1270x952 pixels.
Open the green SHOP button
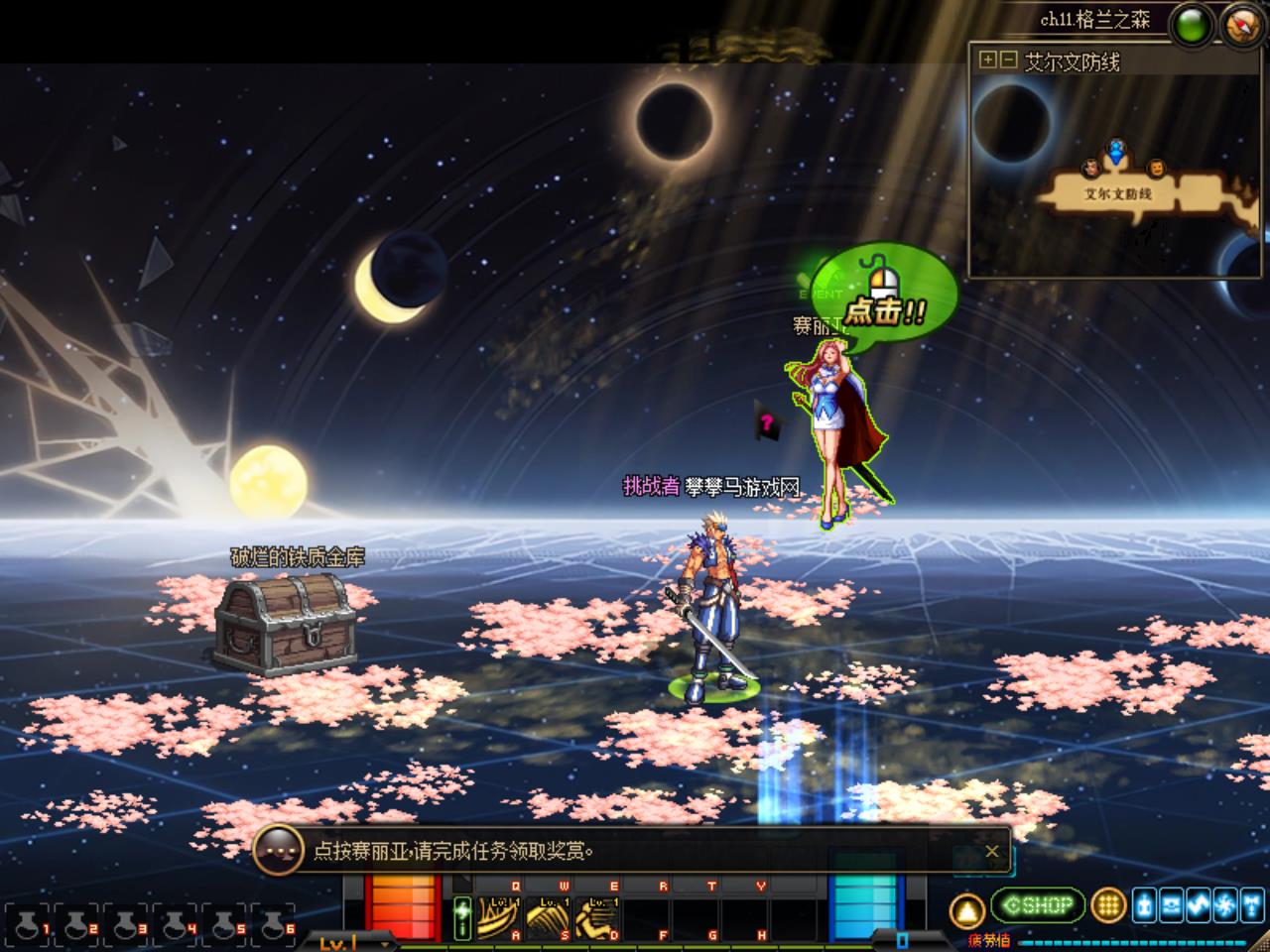pyautogui.click(x=1037, y=905)
